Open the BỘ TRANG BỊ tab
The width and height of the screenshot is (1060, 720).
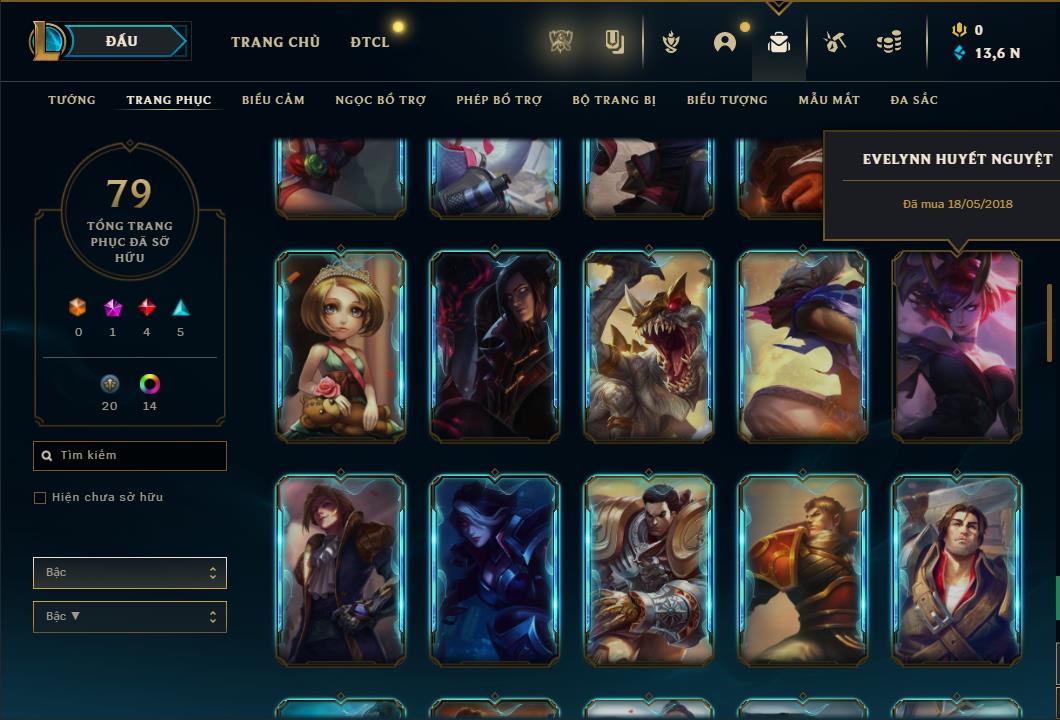614,100
